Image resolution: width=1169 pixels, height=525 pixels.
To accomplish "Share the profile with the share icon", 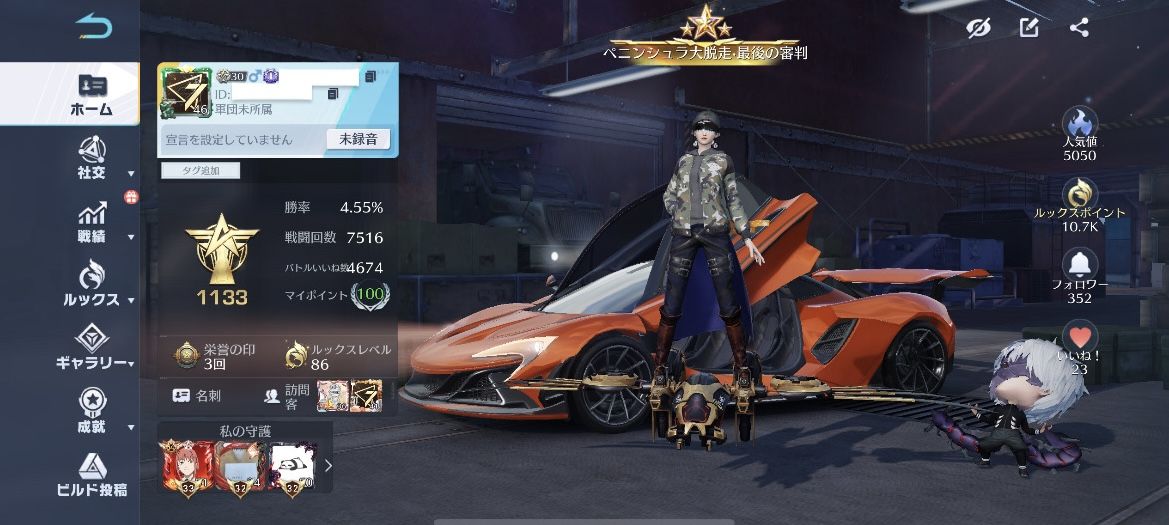I will click(x=1079, y=28).
